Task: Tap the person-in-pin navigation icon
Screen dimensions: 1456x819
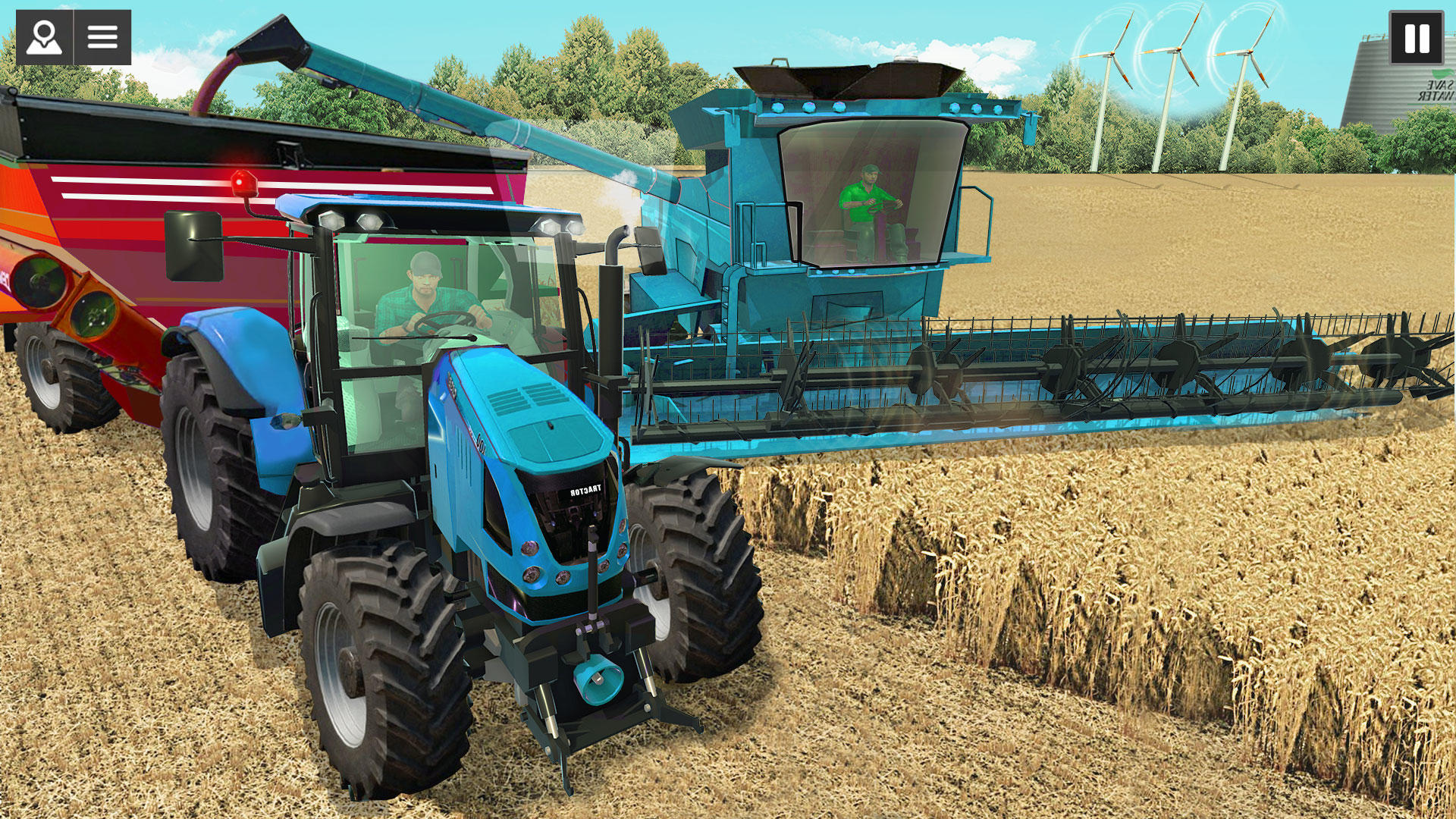Action: pos(45,36)
